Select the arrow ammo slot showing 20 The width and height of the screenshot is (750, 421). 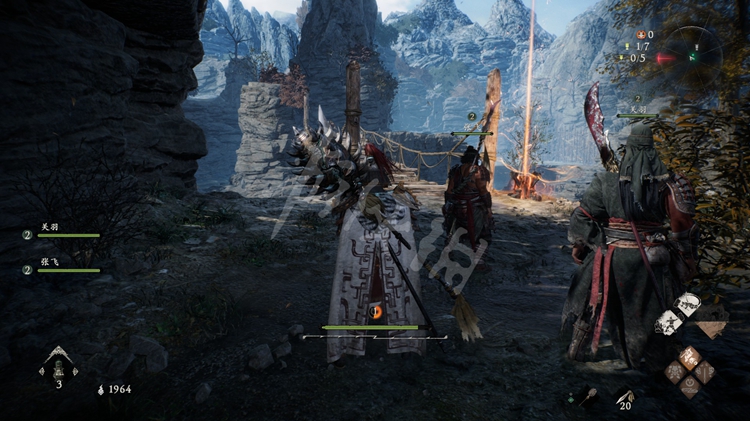pyautogui.click(x=625, y=397)
